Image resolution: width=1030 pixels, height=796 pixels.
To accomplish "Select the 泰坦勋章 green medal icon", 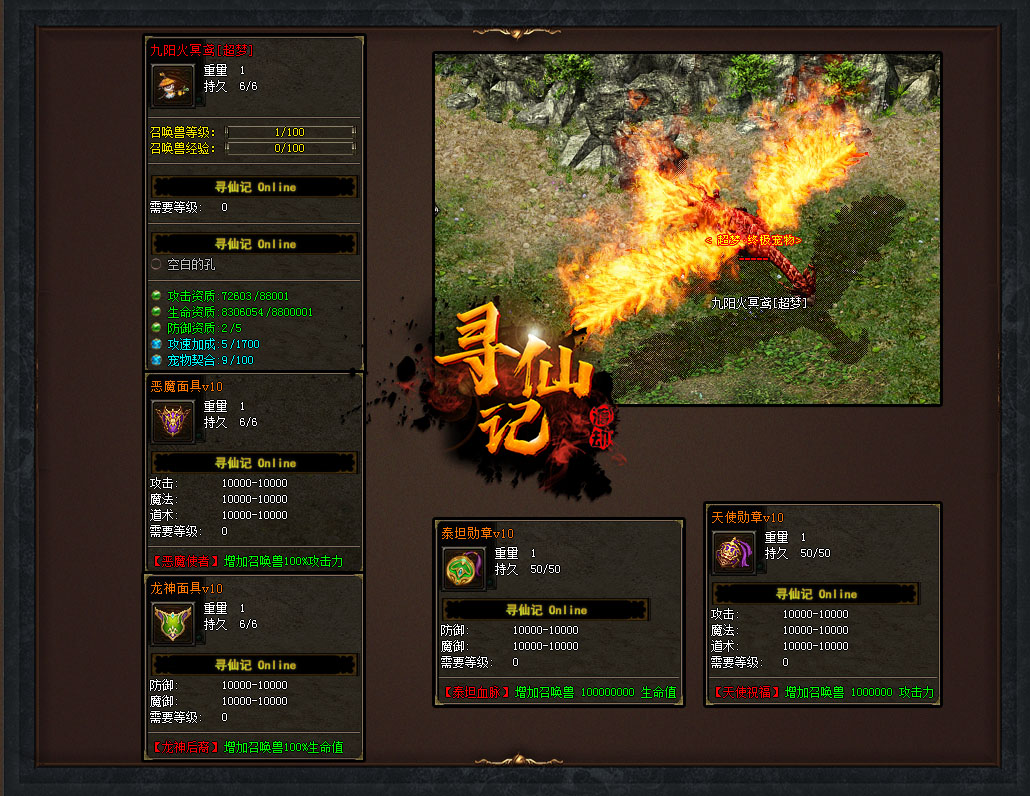I will [463, 568].
